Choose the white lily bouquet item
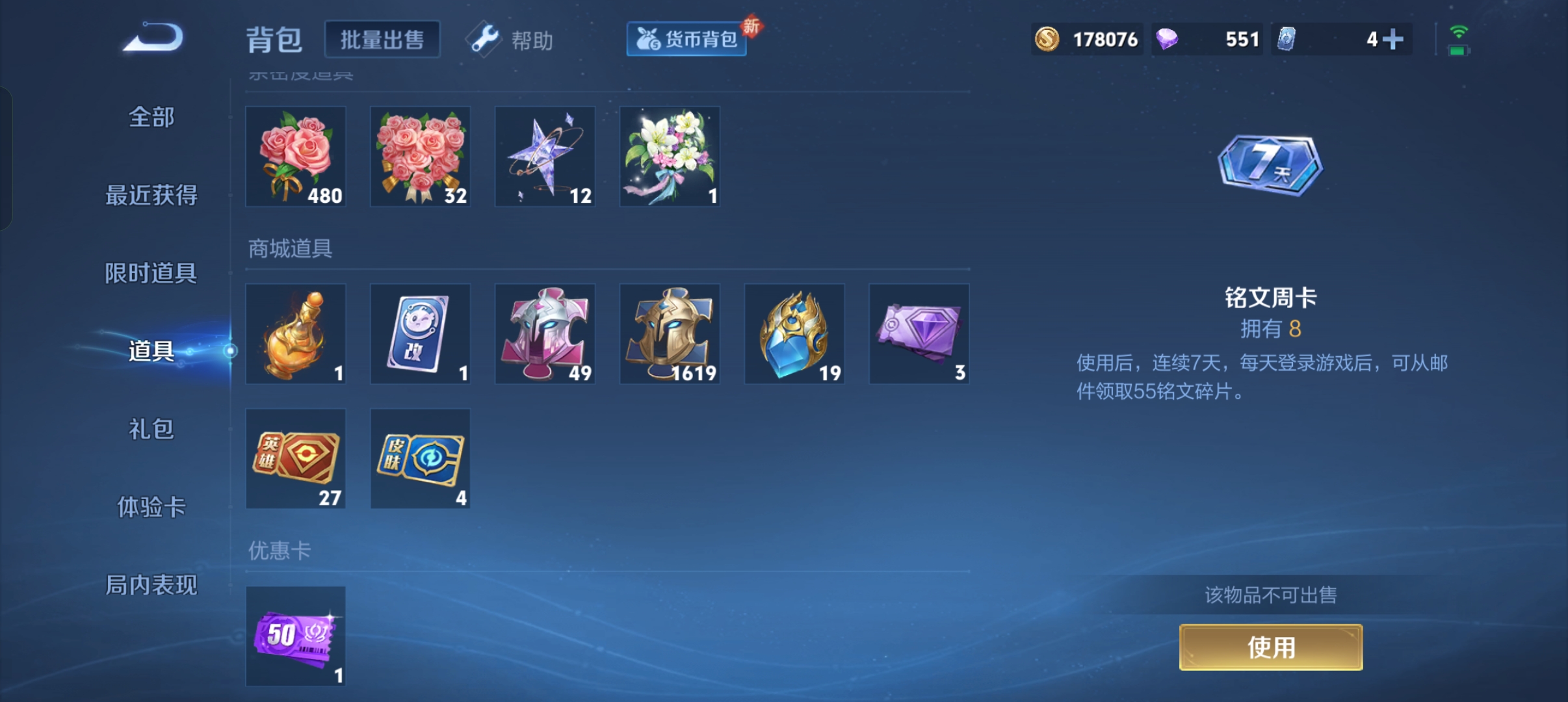This screenshot has height=702, width=1568. coord(670,157)
